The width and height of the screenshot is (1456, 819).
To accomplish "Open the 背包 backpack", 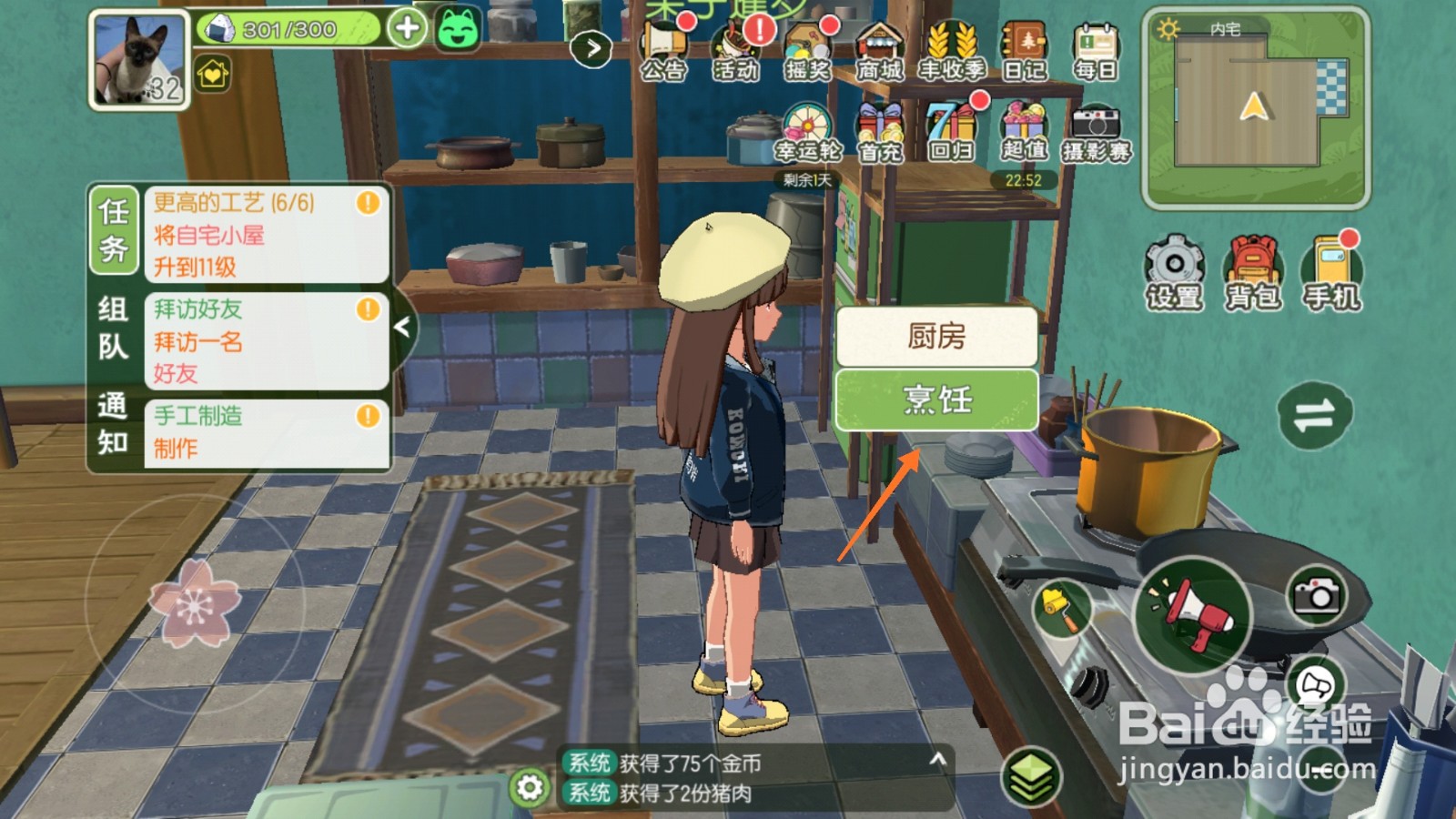I will 1254,264.
